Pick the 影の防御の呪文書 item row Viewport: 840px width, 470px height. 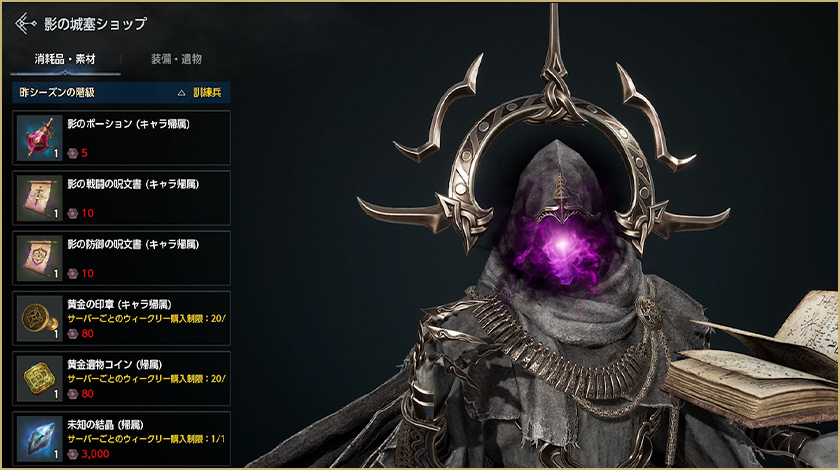(x=121, y=257)
